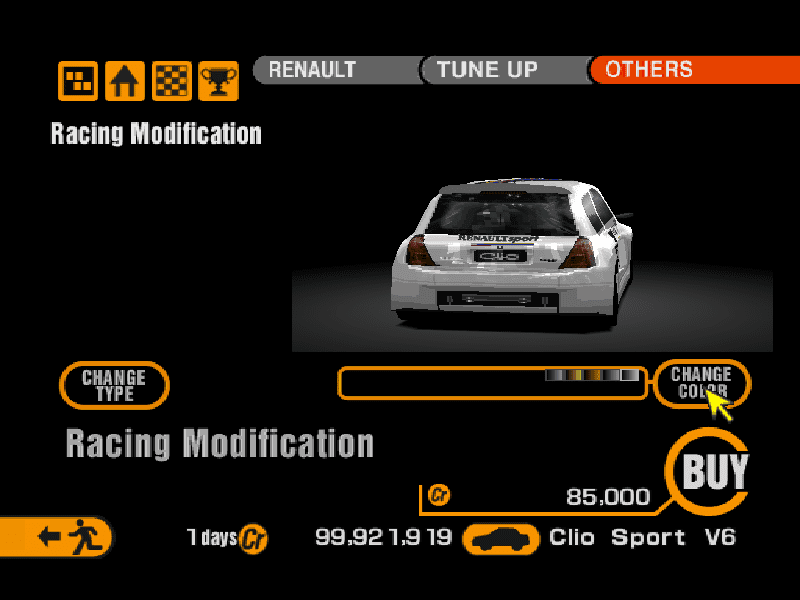The width and height of the screenshot is (800, 600).
Task: Click the color swatch strip
Action: (x=592, y=376)
